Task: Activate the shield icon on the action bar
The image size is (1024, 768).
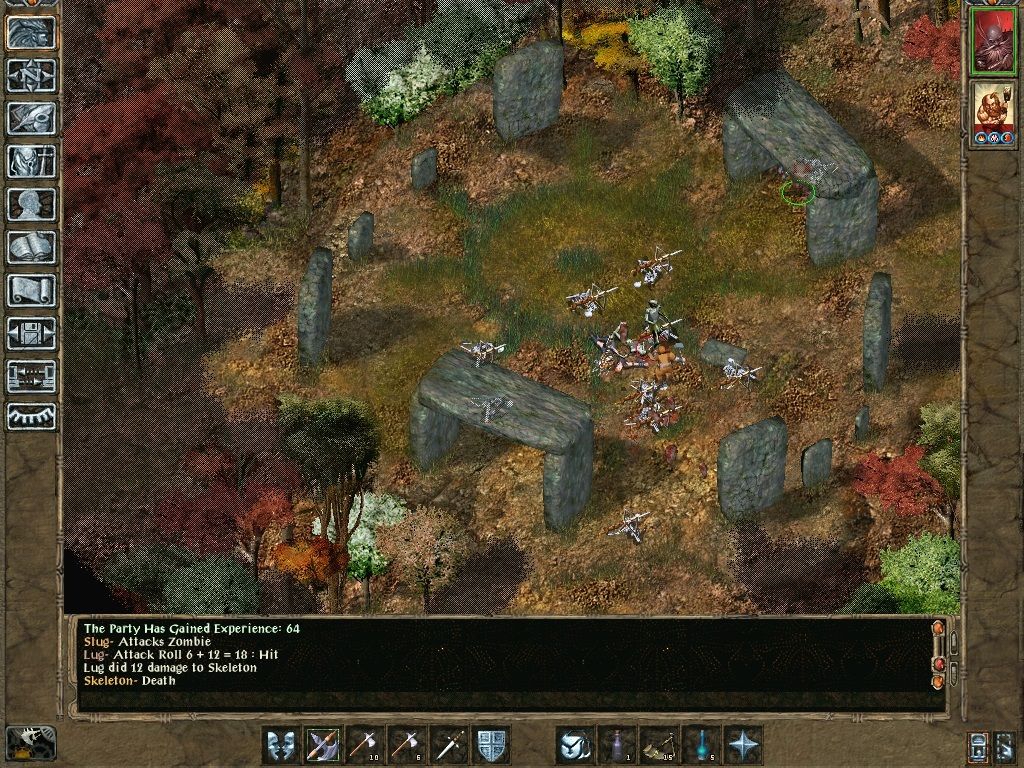Action: pyautogui.click(x=491, y=745)
